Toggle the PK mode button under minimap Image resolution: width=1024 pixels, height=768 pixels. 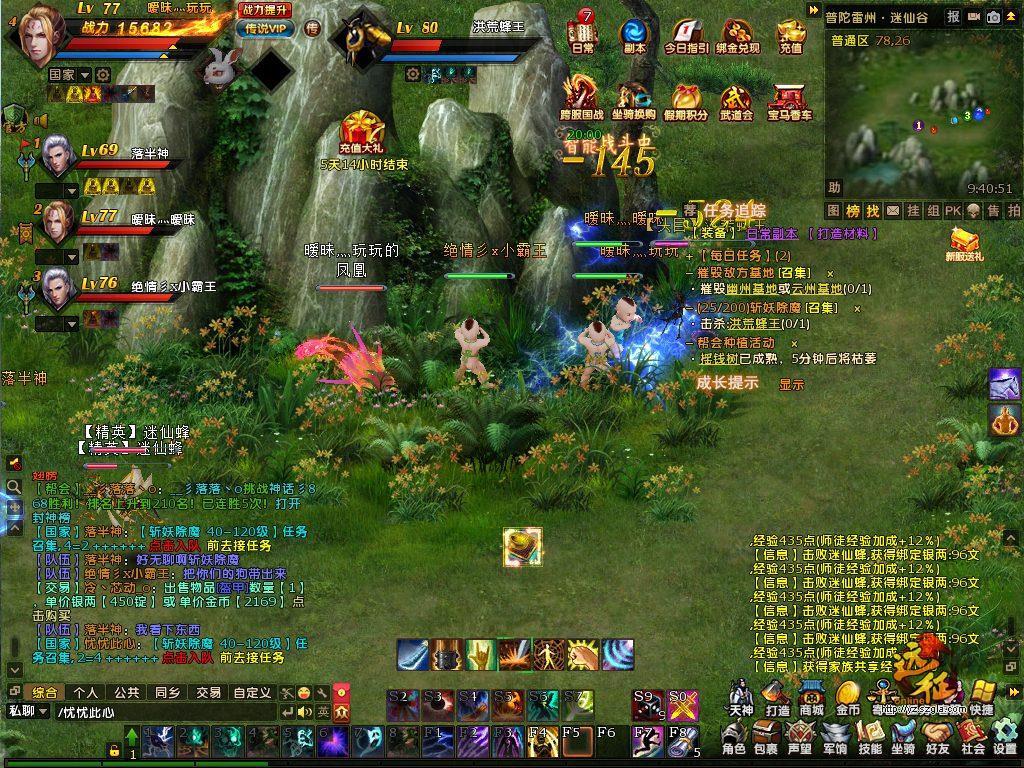(952, 211)
